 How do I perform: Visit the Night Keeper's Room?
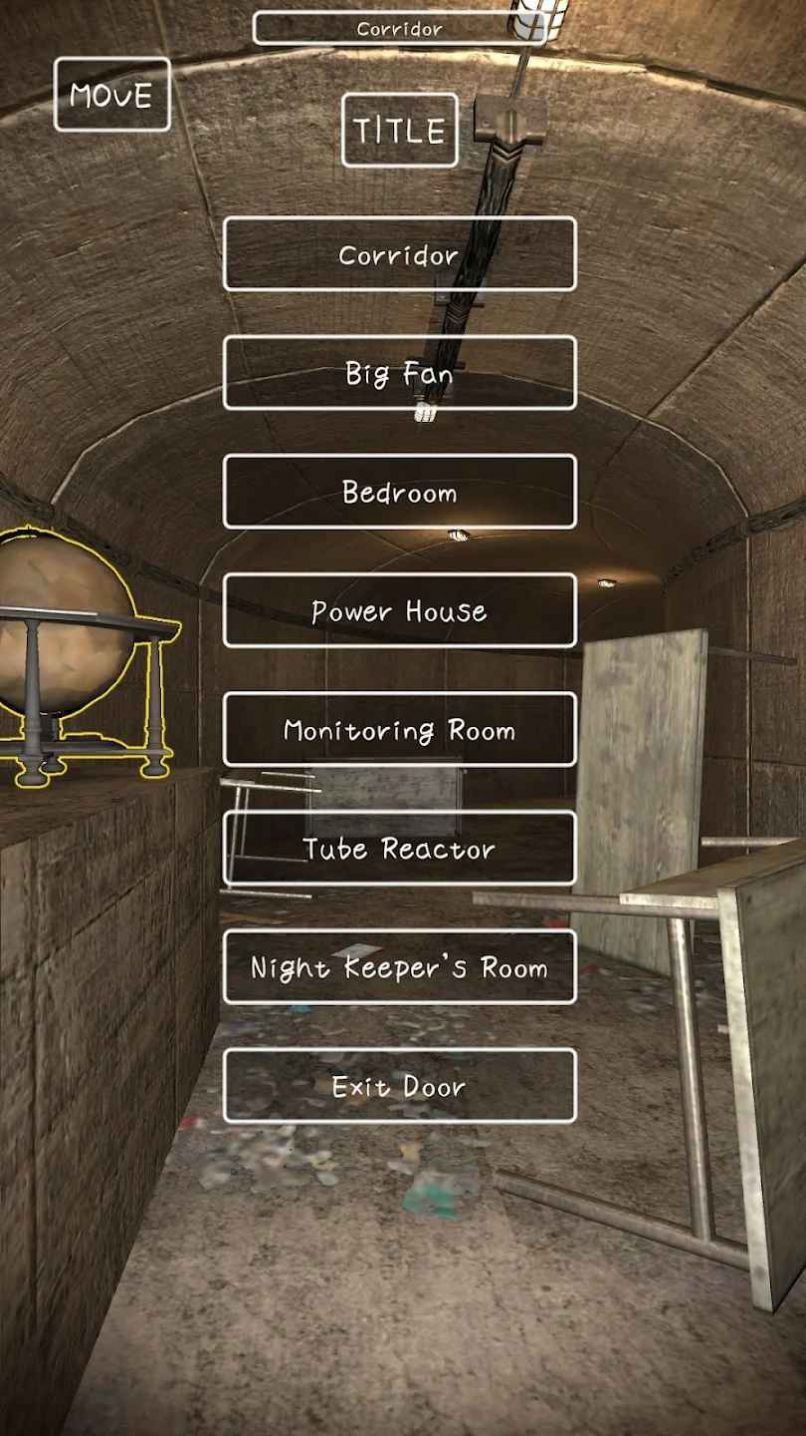tap(400, 967)
